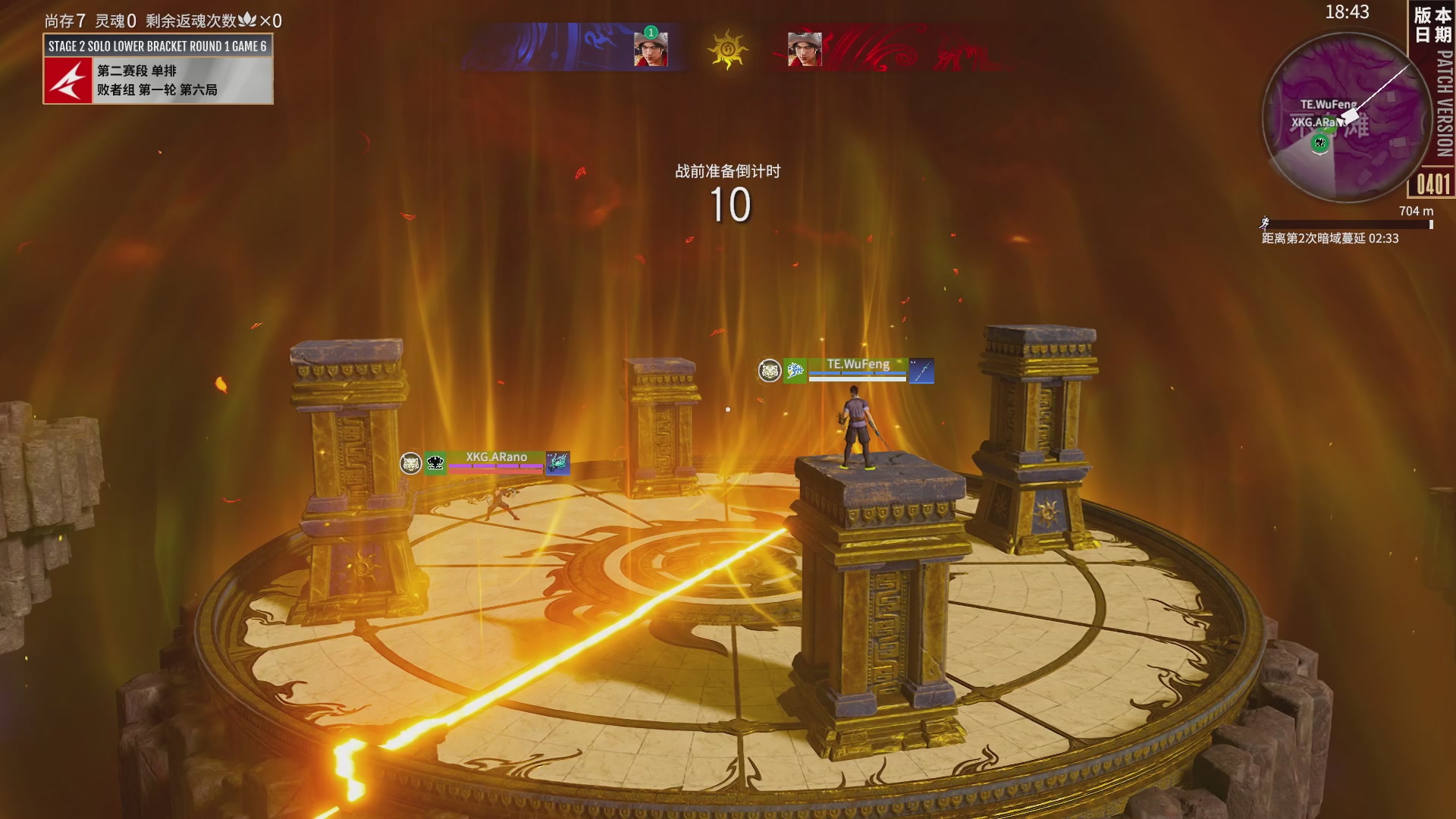Open the circular minimap

pyautogui.click(x=1348, y=119)
